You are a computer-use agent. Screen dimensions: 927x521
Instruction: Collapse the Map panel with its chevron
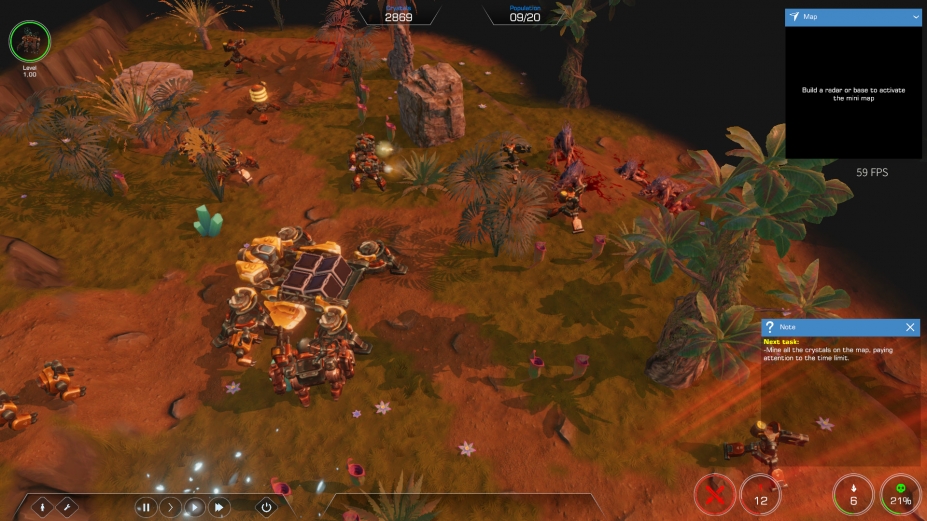point(915,17)
